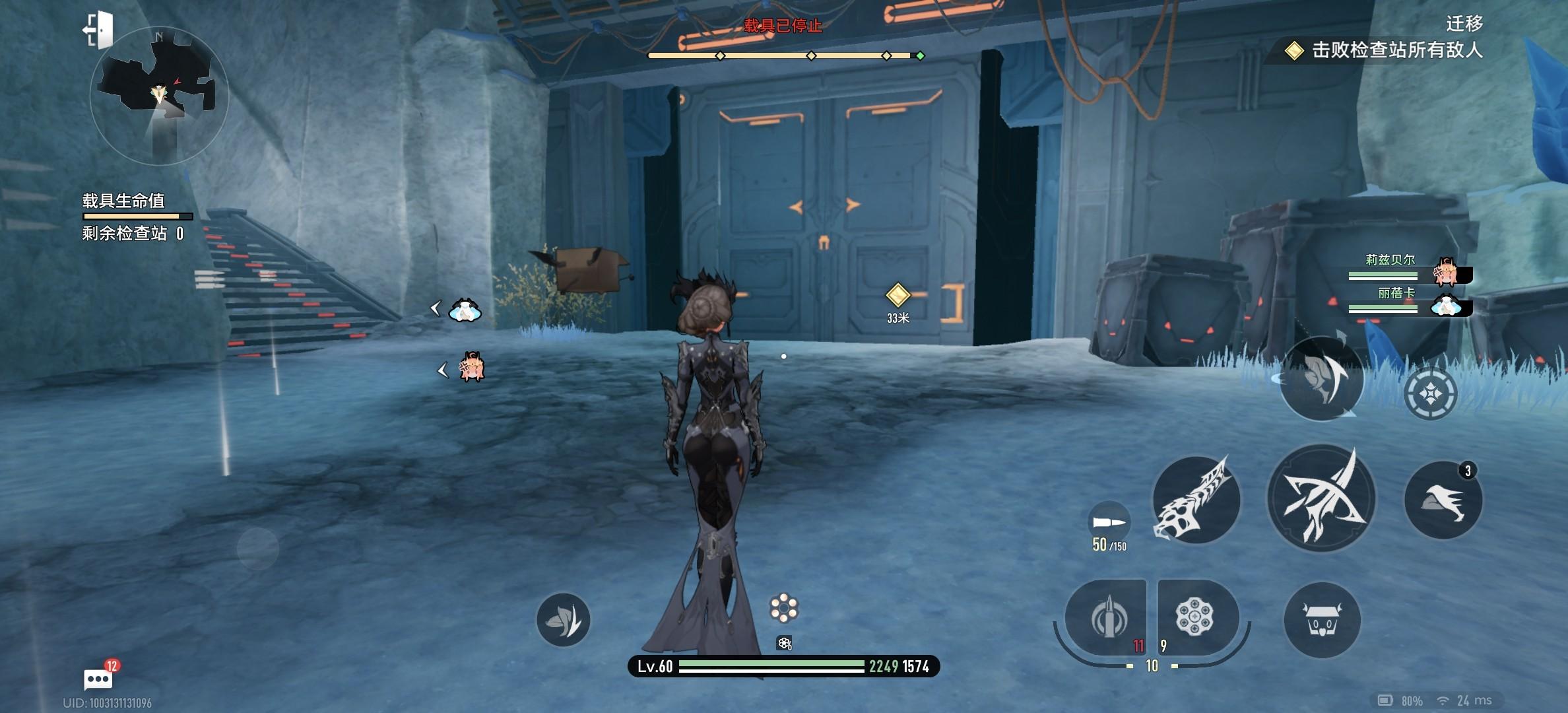Screen dimensions: 1568x713
Task: Open the chat with 12 unread messages
Action: (x=99, y=677)
